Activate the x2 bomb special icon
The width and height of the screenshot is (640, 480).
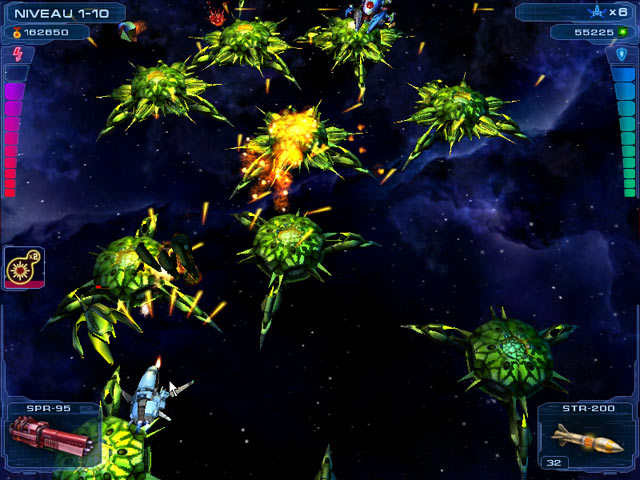[23, 268]
